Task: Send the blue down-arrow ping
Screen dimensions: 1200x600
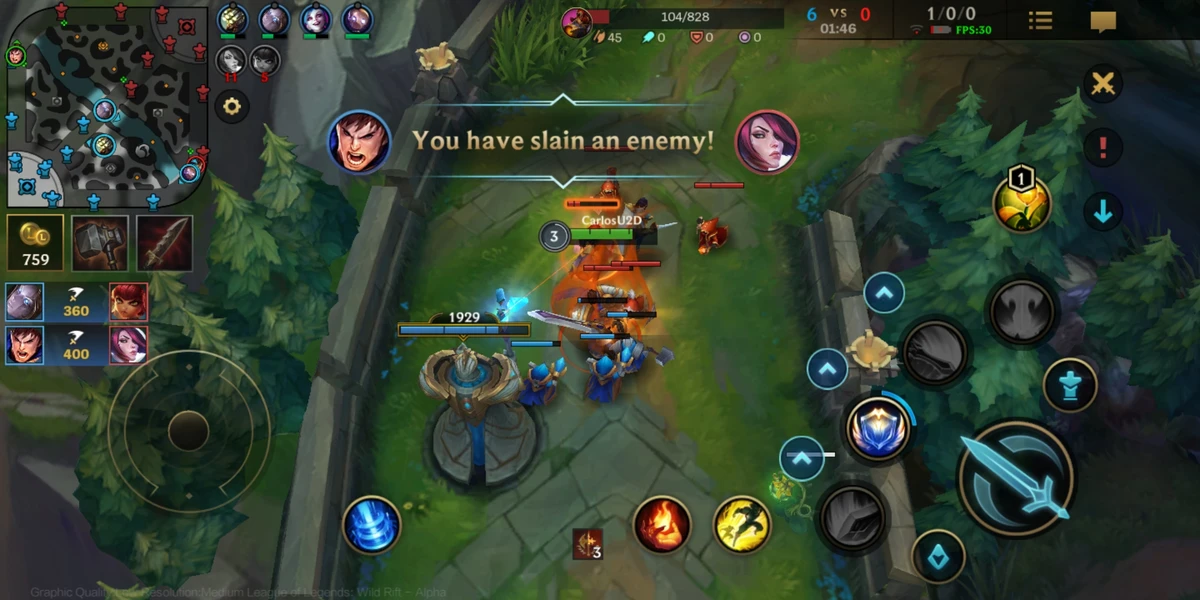Action: [x=1103, y=212]
